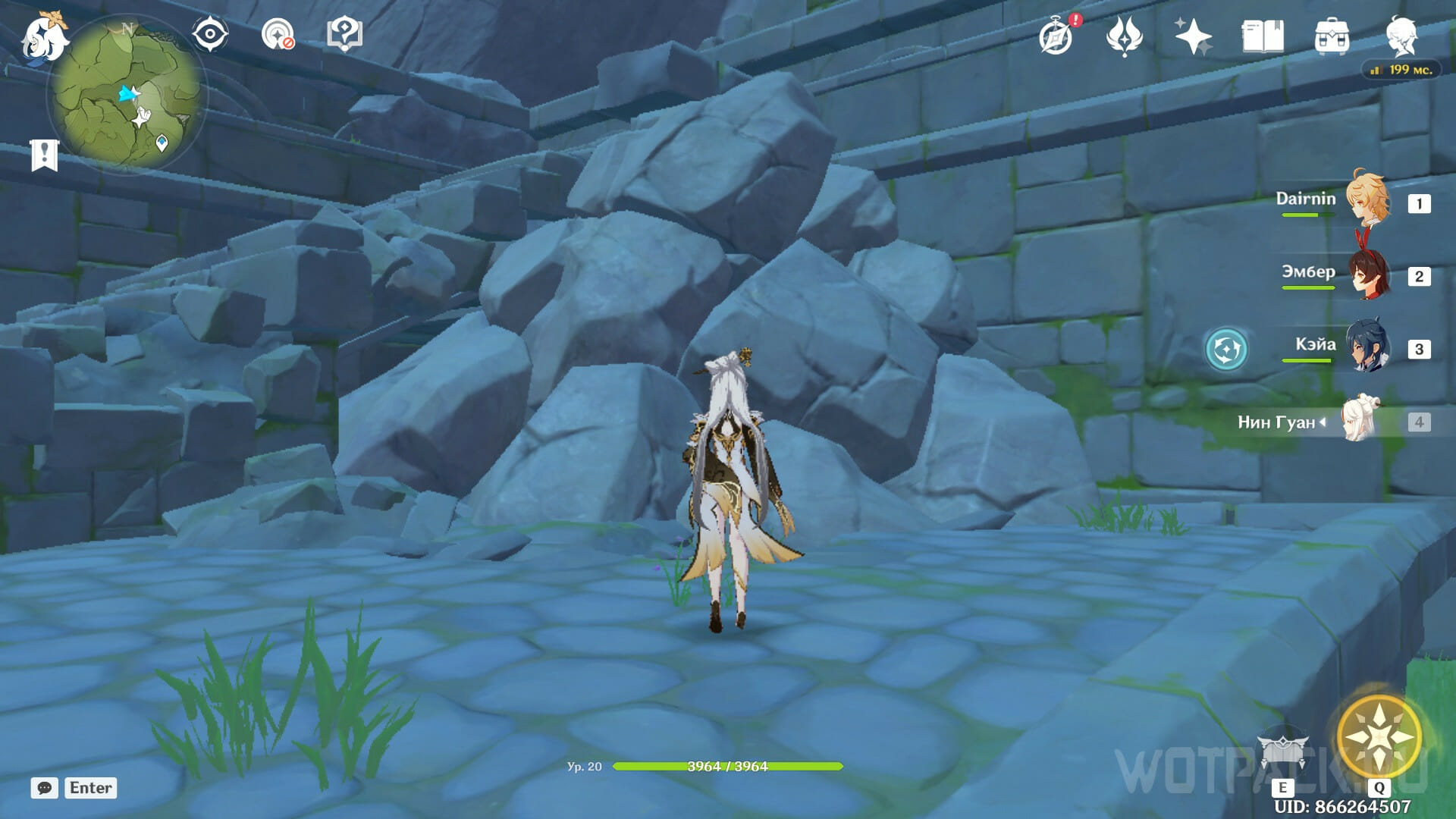Open the adventurer handbook compass icon
1456x819 pixels.
pyautogui.click(x=1056, y=36)
